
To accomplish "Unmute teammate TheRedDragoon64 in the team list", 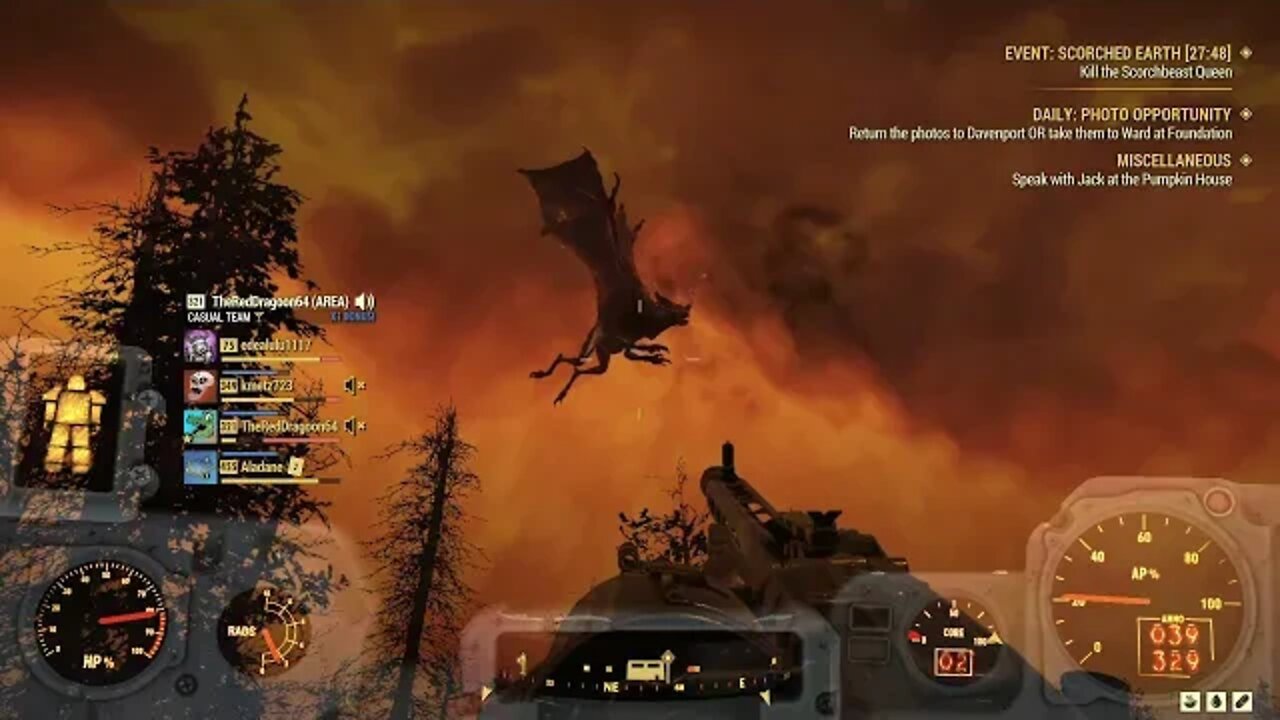I will 351,426.
